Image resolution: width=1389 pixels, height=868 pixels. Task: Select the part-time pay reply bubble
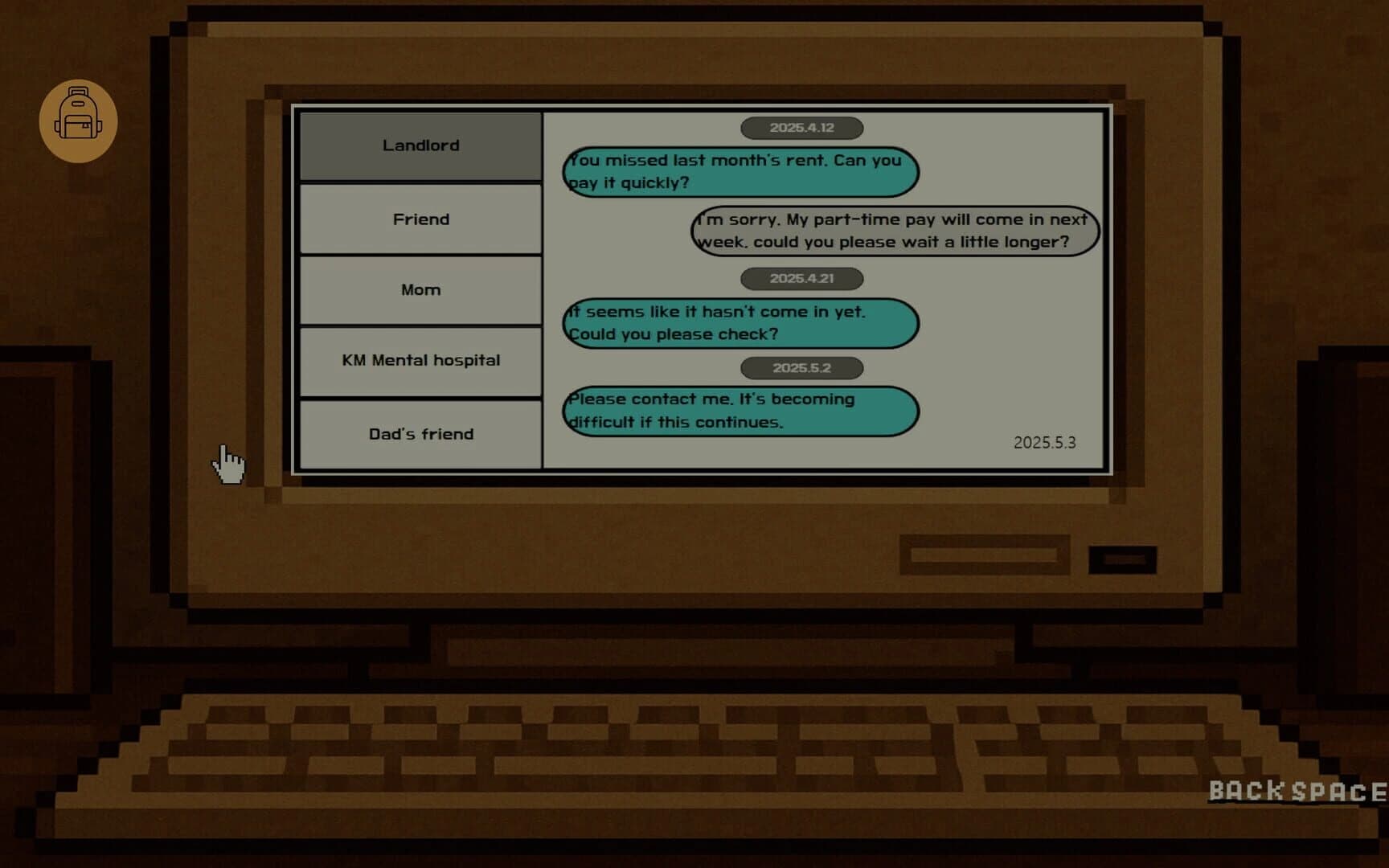pos(895,231)
